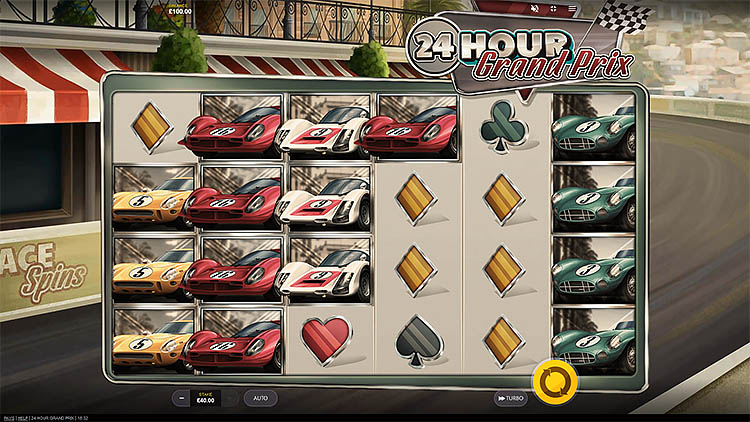This screenshot has width=750, height=422.
Task: Open the Auto spin options
Action: [x=260, y=398]
